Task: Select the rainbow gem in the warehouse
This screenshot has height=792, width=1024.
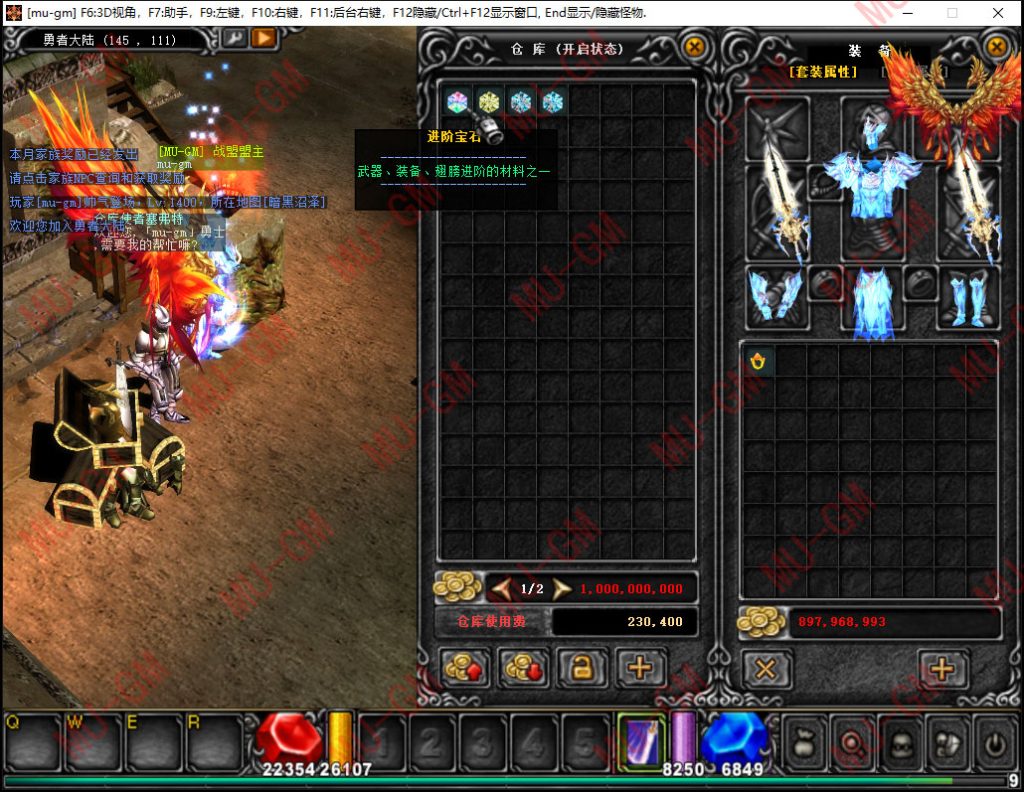Action: 457,102
